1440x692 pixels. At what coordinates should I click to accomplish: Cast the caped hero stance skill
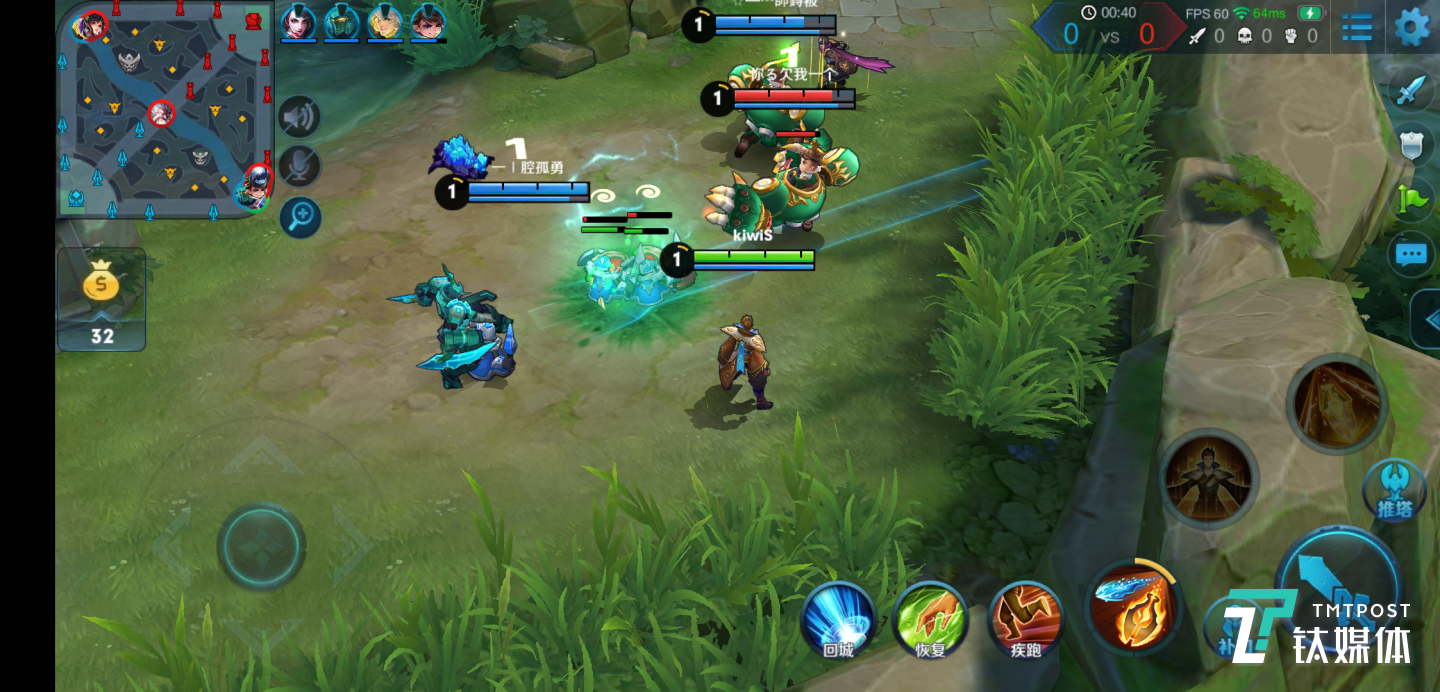[1209, 478]
